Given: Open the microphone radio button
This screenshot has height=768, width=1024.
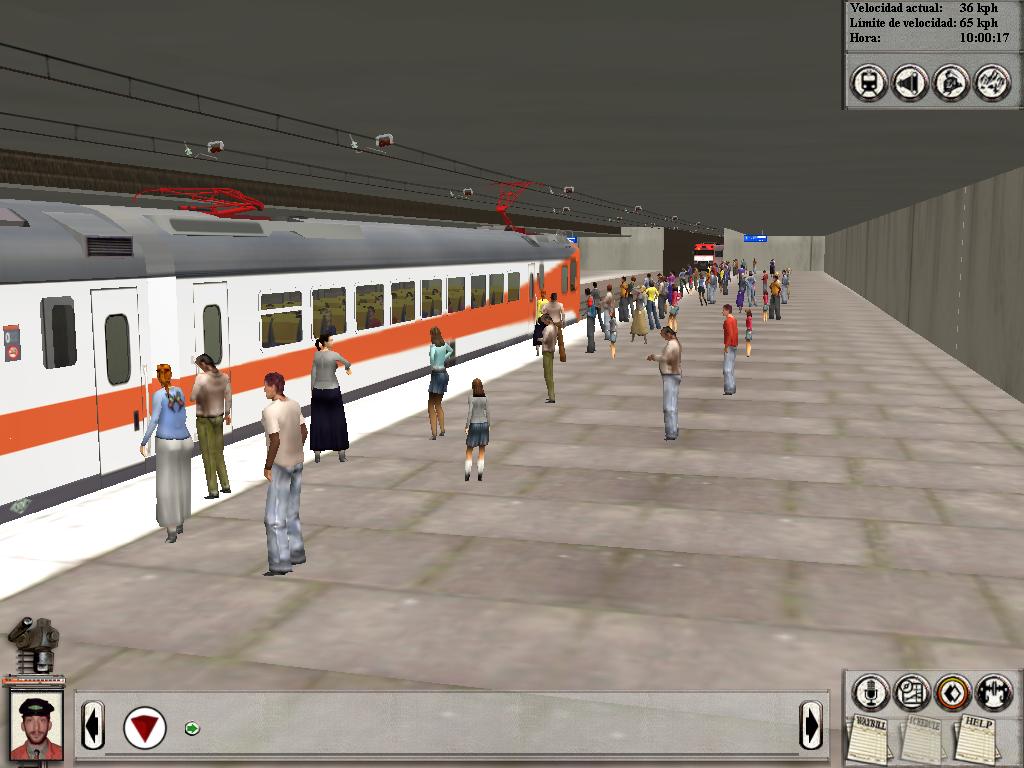Looking at the screenshot, I should (870, 692).
